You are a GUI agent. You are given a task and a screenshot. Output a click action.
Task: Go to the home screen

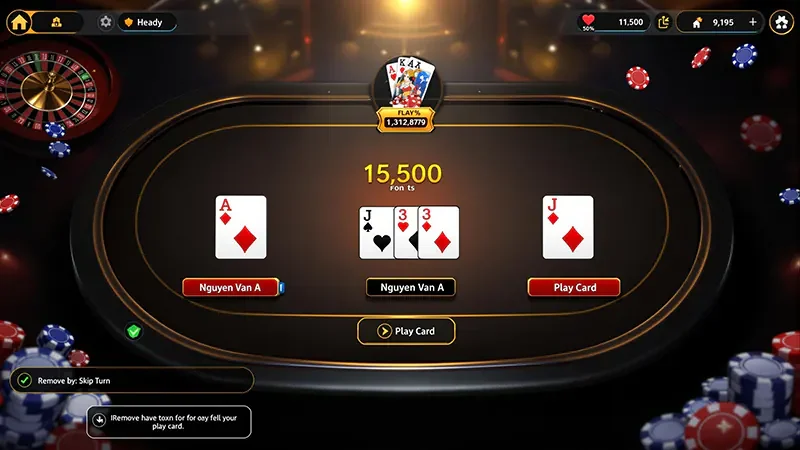(19, 21)
